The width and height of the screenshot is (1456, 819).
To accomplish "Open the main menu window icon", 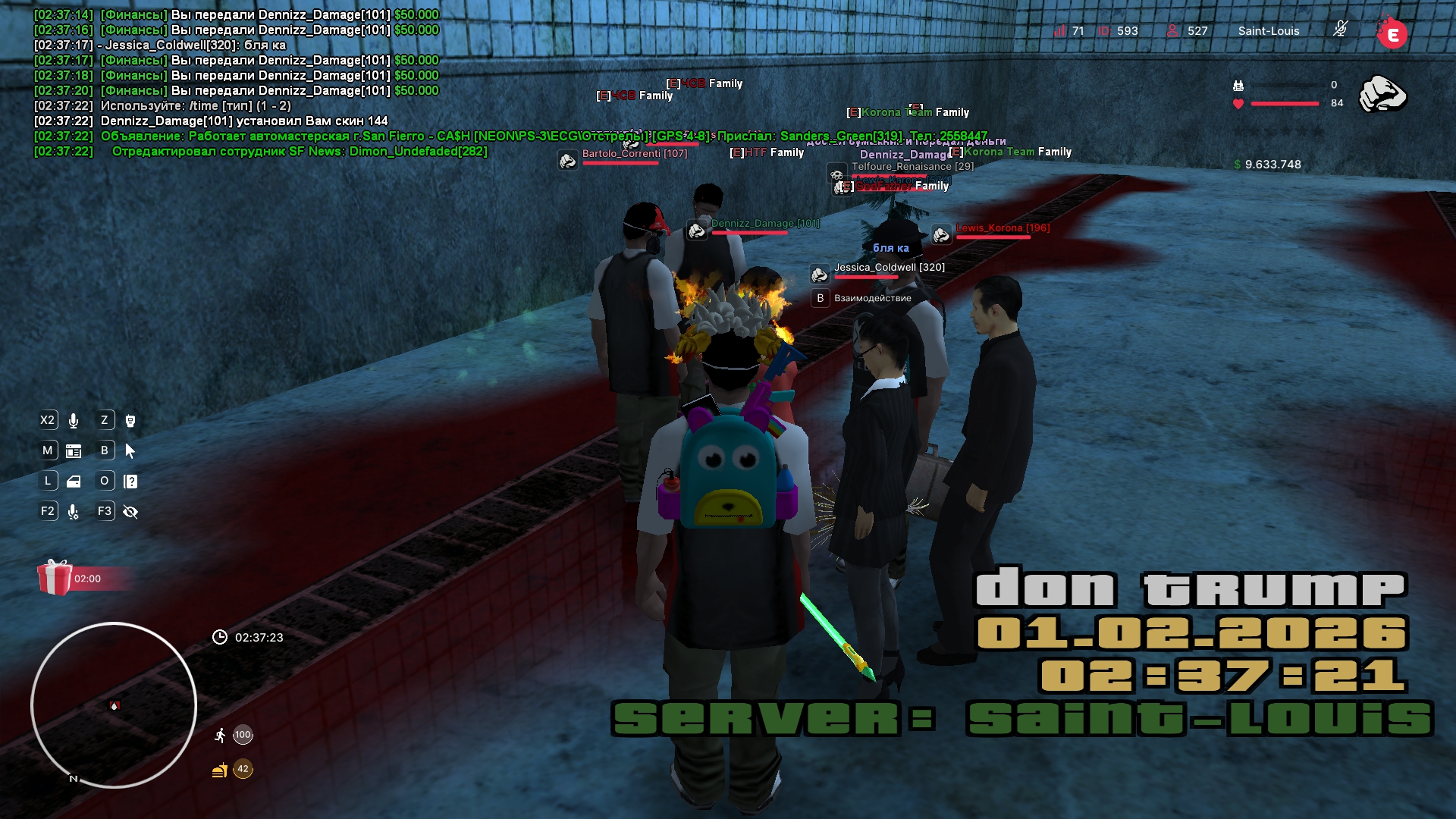I will (x=74, y=451).
